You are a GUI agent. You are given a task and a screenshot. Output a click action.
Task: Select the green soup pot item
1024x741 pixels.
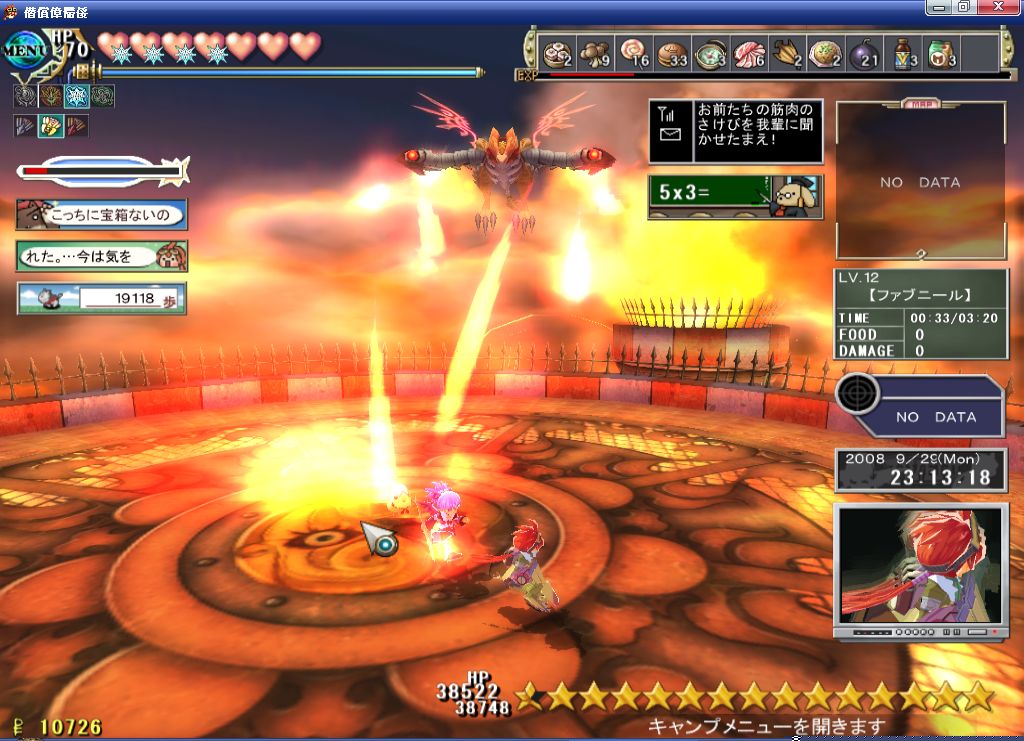tap(711, 54)
